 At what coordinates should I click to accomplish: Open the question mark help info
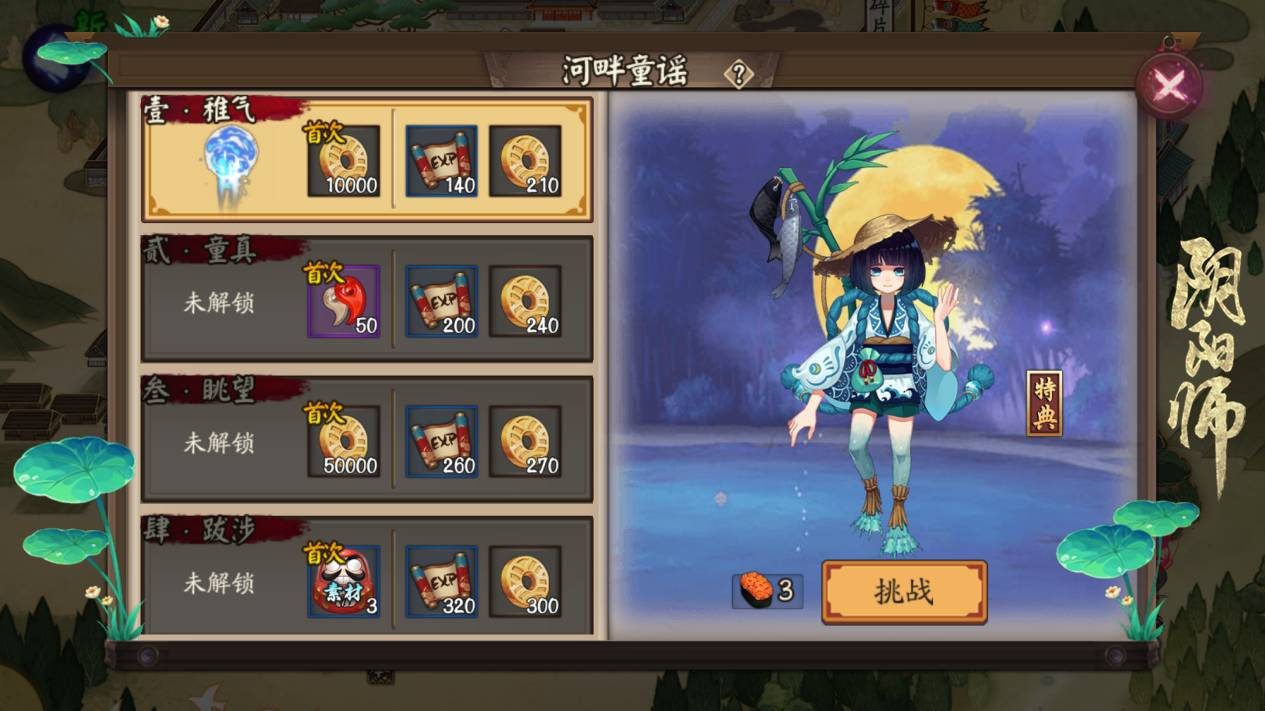739,73
